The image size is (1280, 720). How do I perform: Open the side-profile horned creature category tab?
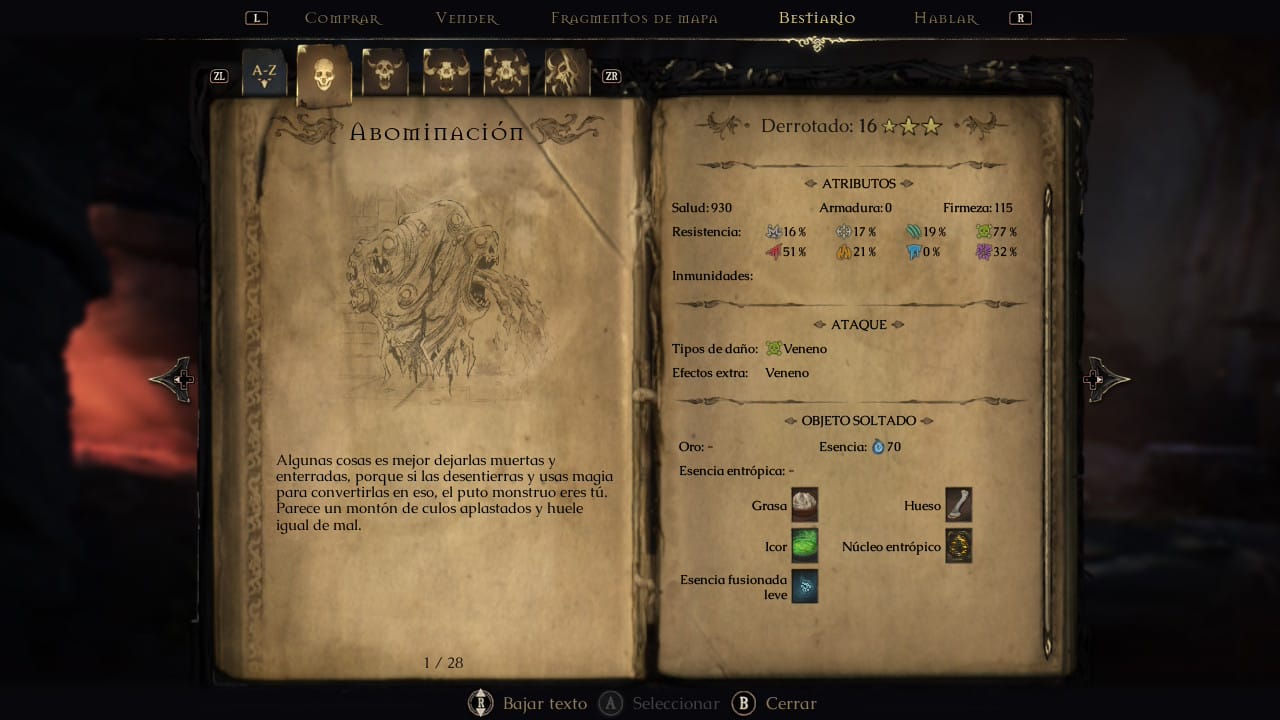pyautogui.click(x=567, y=73)
